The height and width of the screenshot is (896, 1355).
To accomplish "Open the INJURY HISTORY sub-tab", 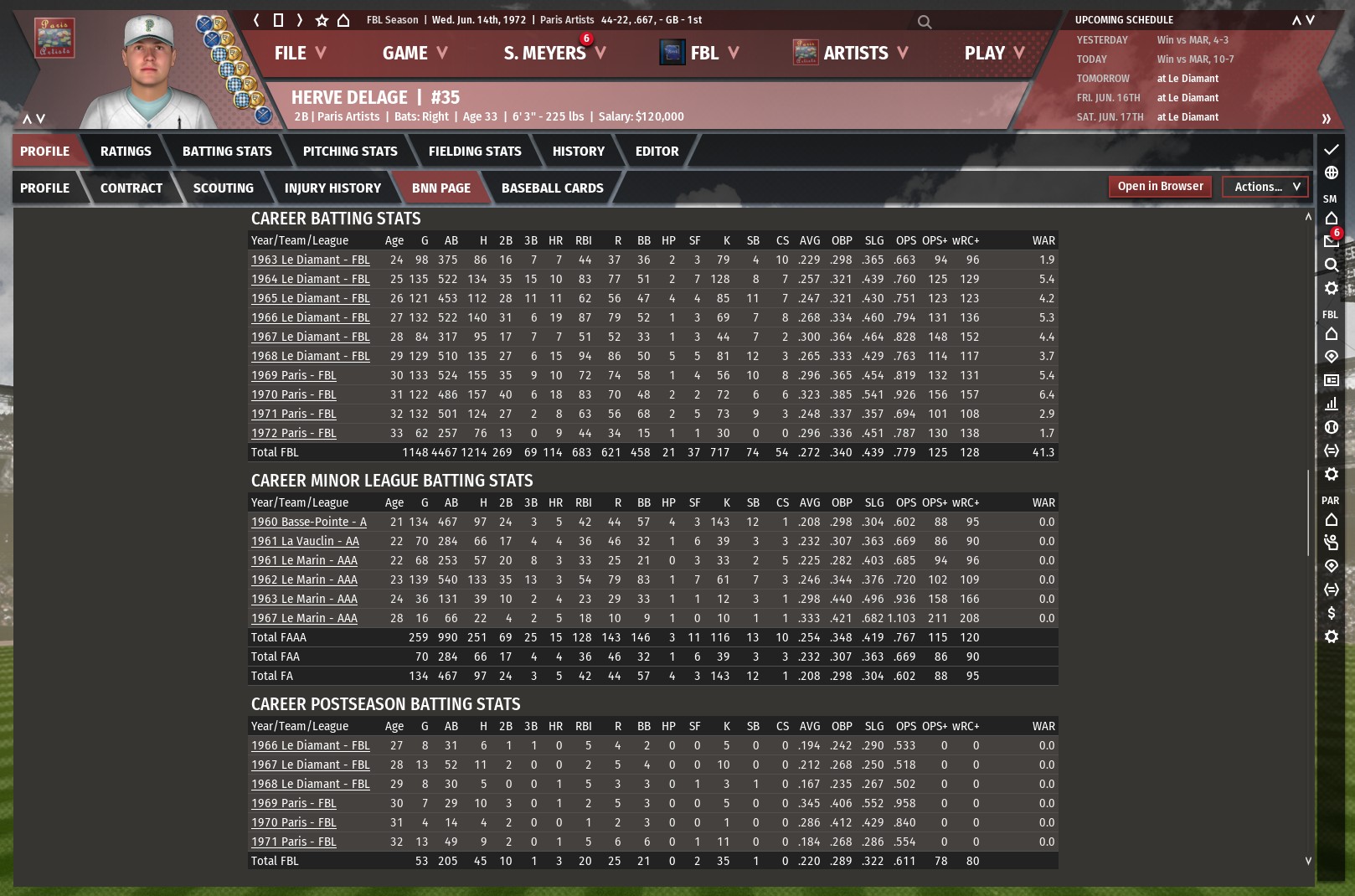I will coord(332,188).
